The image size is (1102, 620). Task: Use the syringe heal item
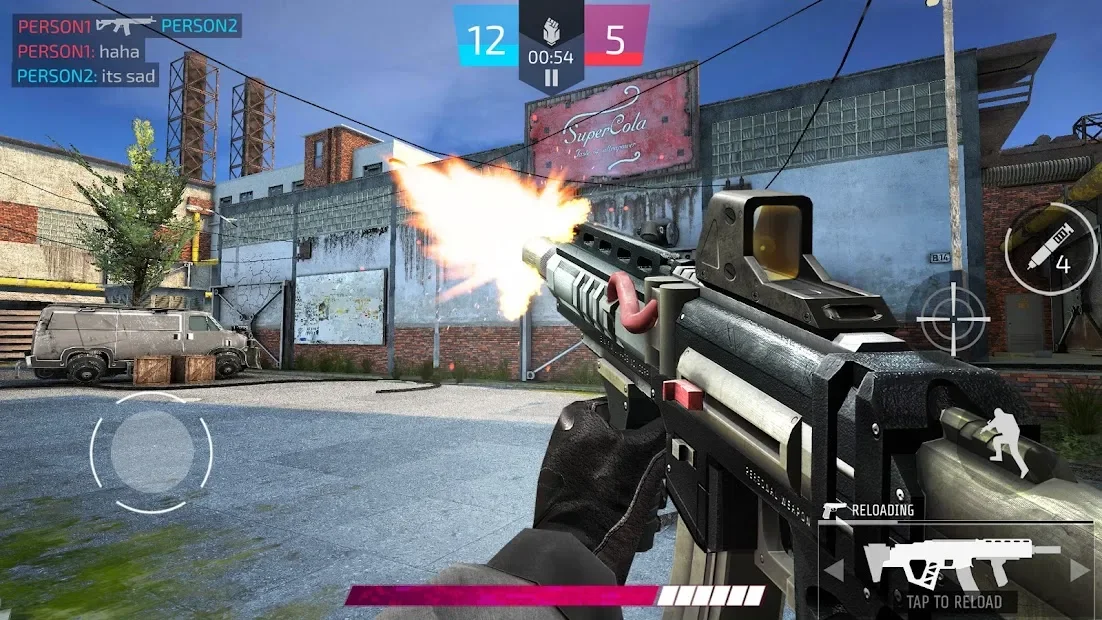[1050, 250]
